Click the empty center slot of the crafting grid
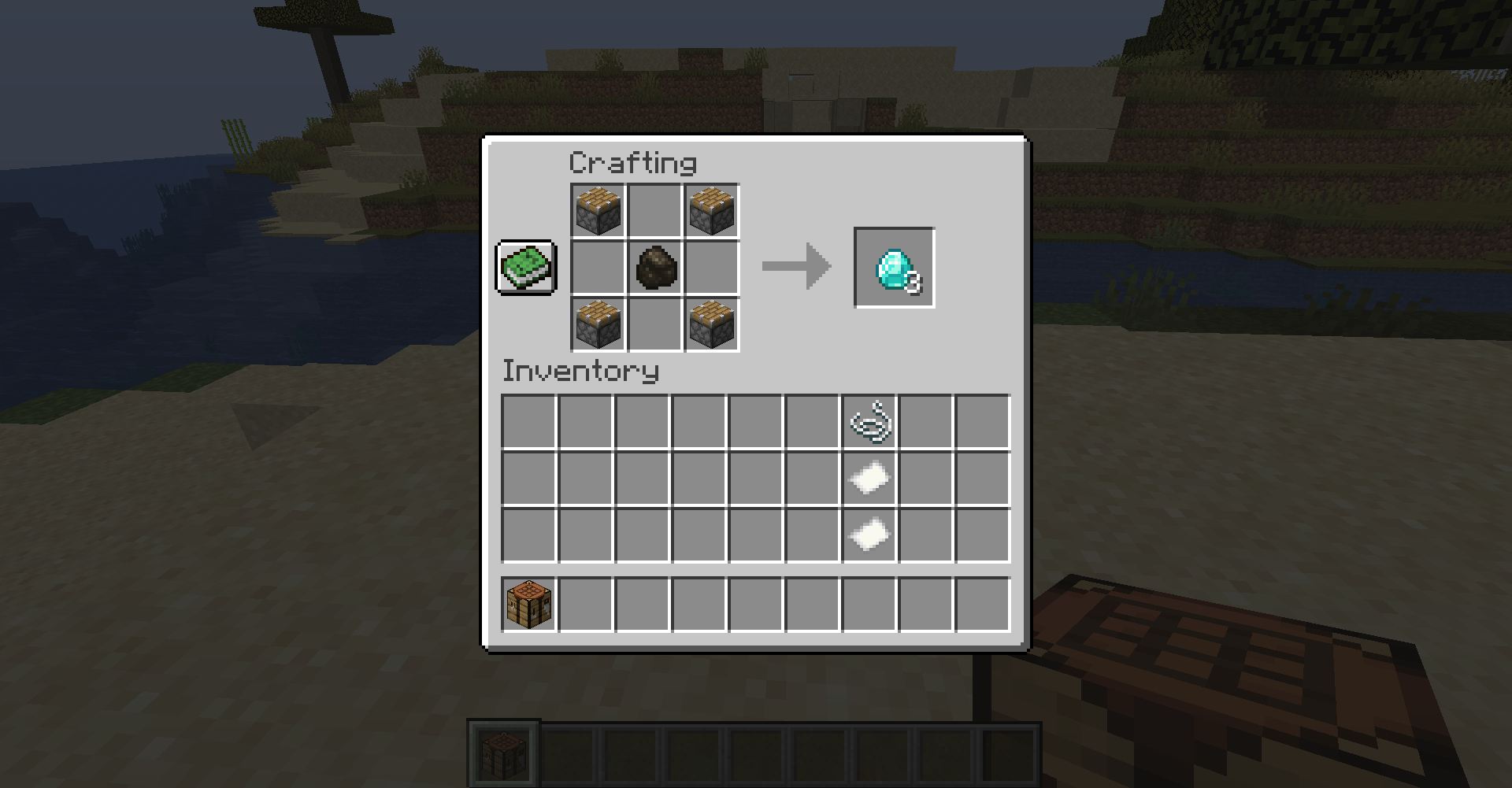Screen dimensions: 1512x788 [x=654, y=325]
